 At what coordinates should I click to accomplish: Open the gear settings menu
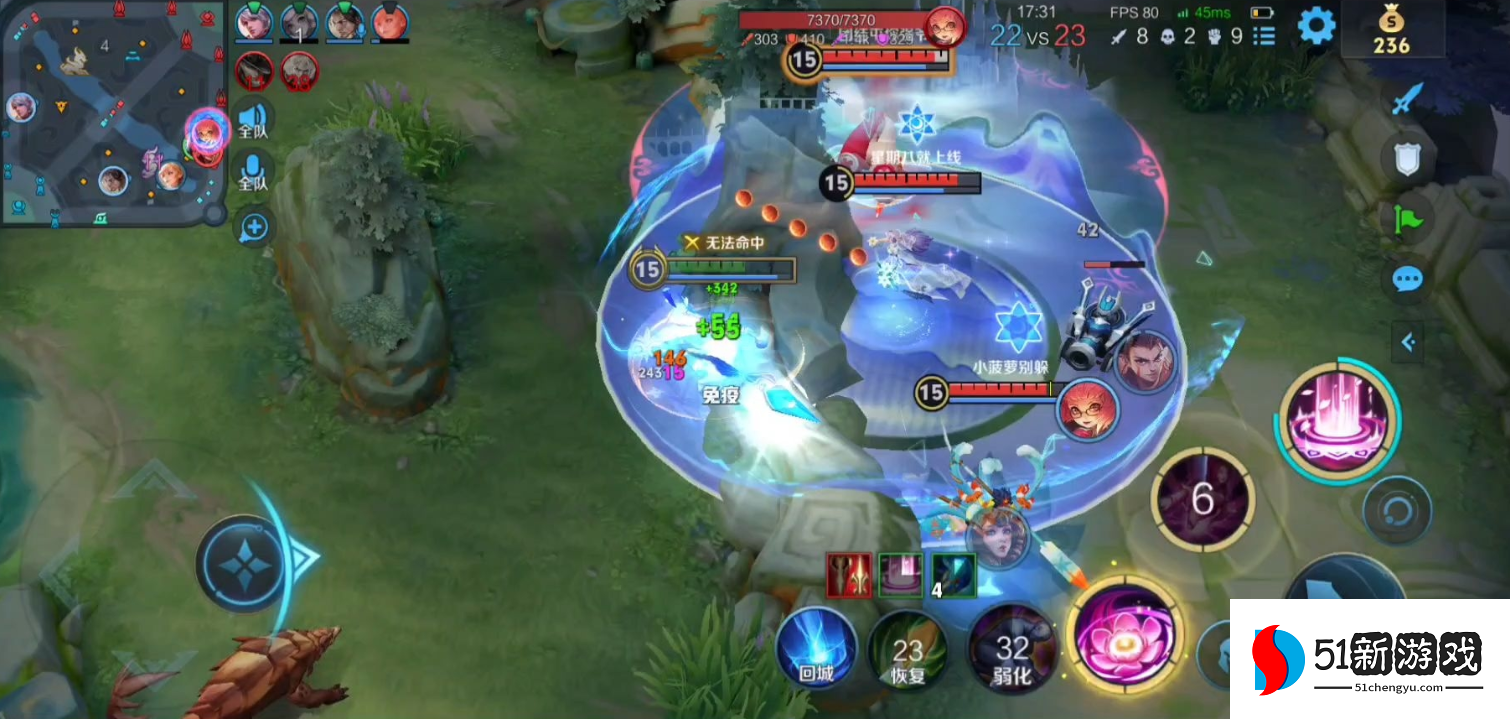1316,27
